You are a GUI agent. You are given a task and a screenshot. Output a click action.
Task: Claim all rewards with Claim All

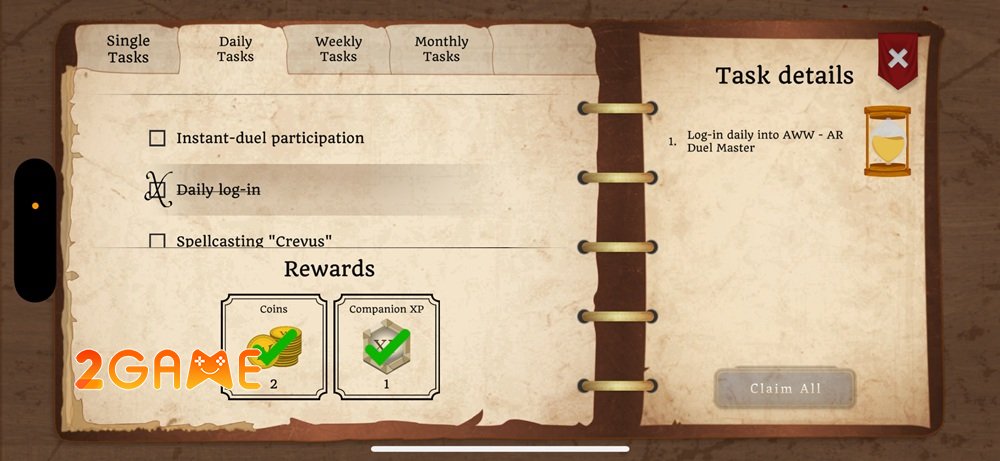(x=784, y=389)
